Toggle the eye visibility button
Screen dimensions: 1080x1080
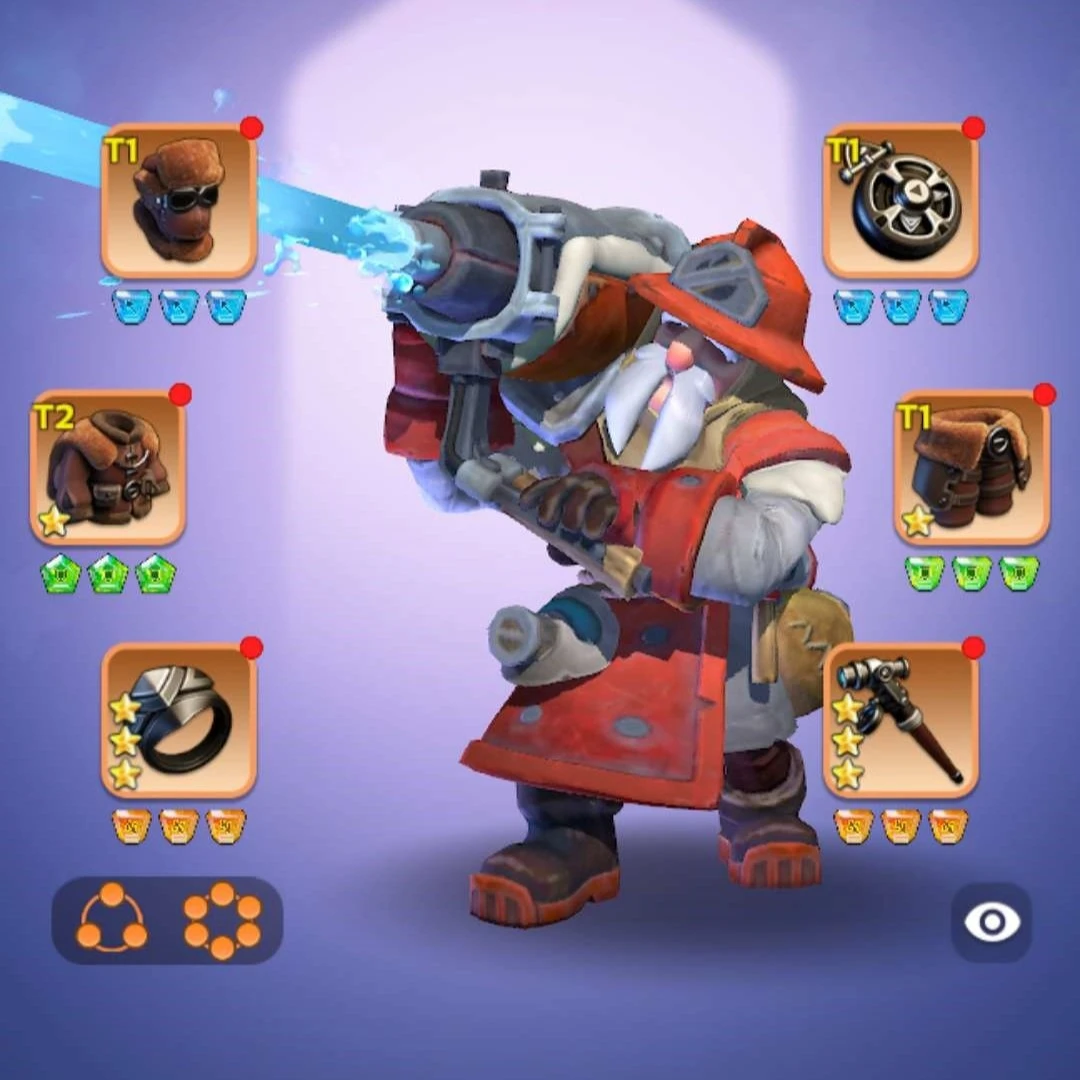click(x=990, y=922)
